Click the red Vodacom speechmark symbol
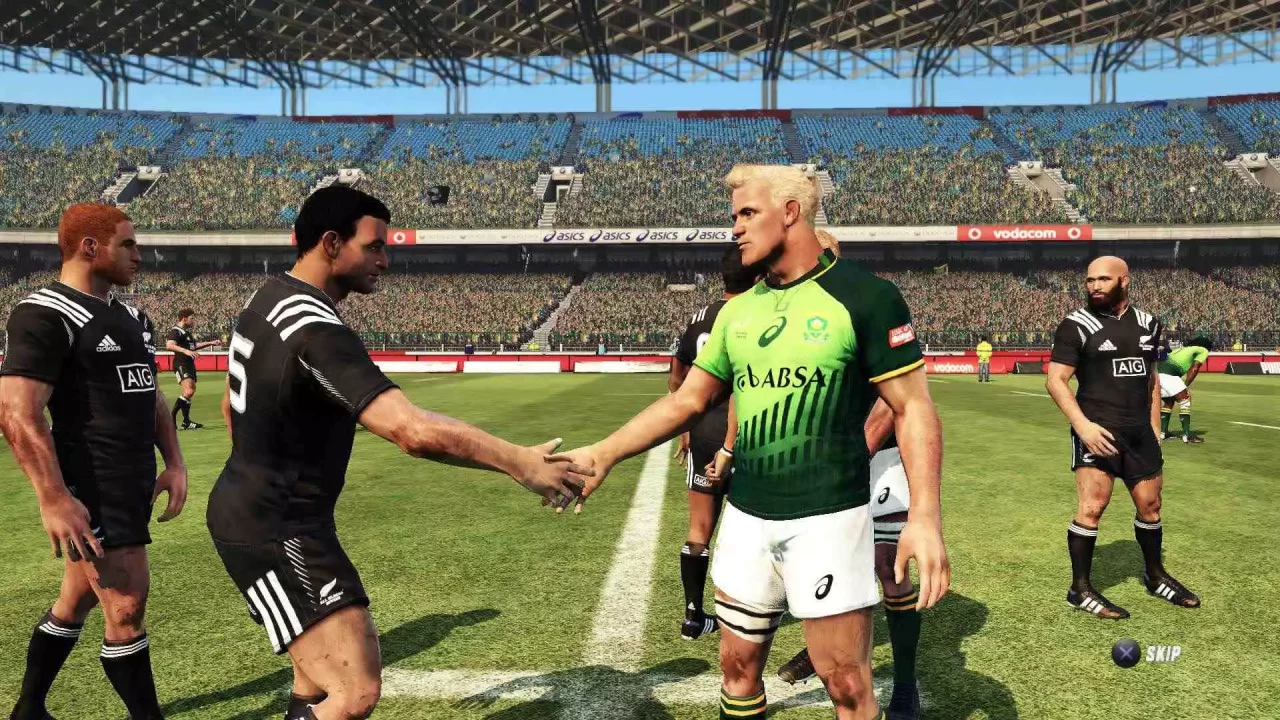 [x=975, y=233]
